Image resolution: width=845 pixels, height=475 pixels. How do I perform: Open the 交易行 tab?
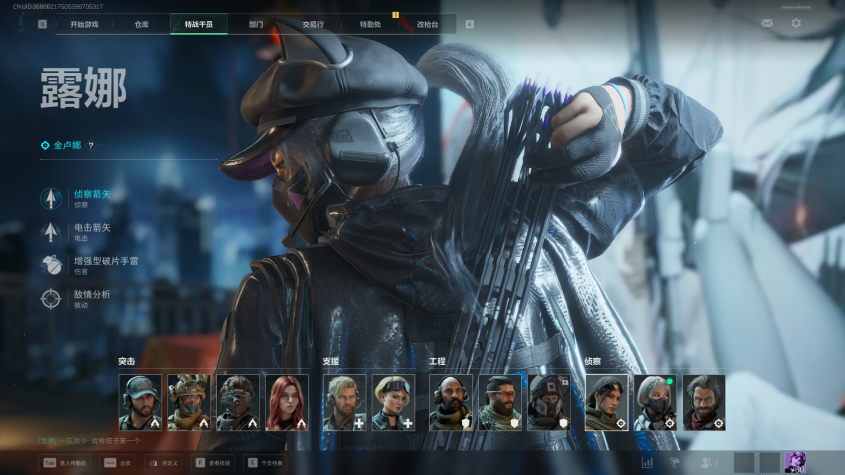tap(313, 24)
